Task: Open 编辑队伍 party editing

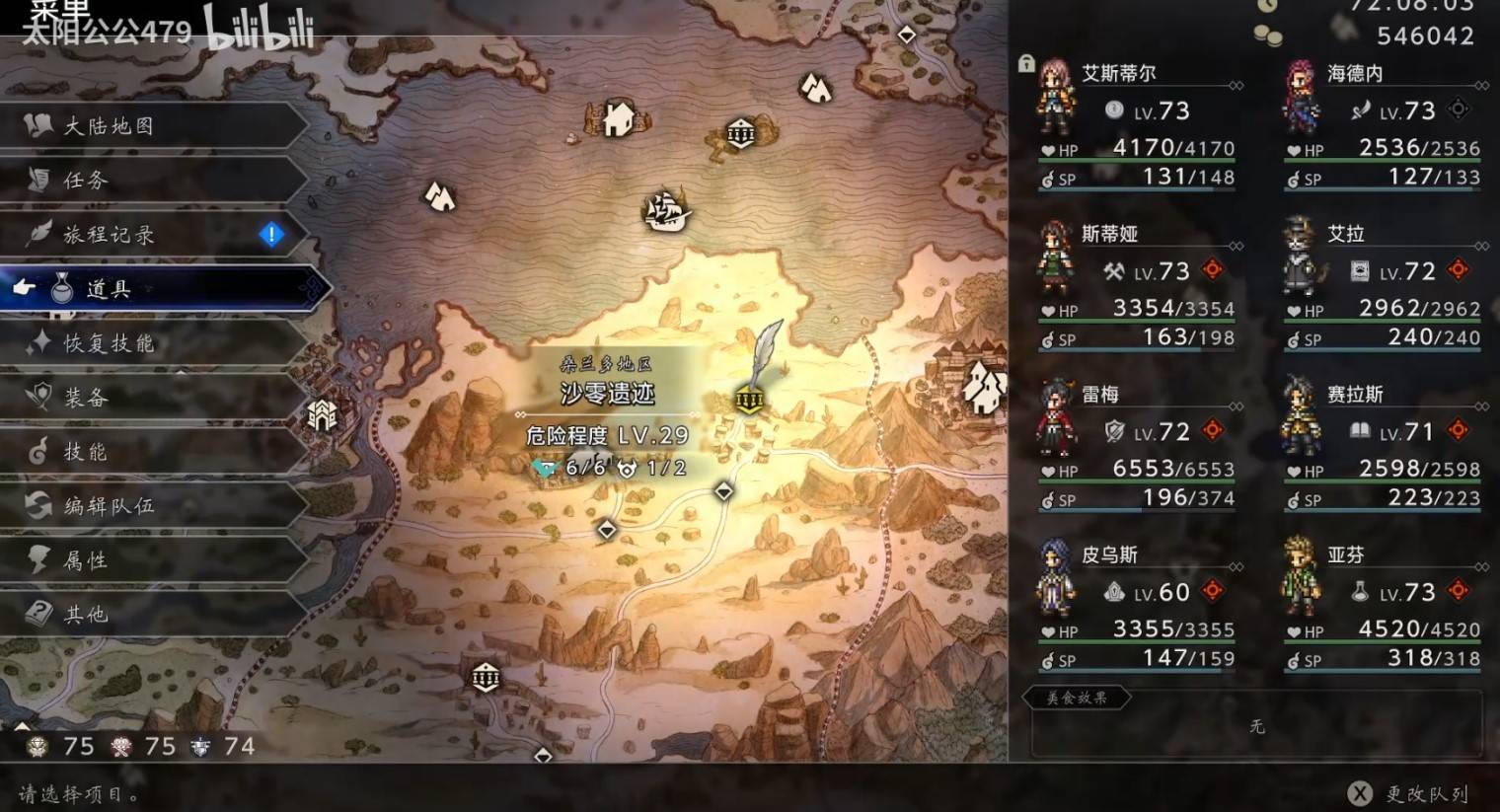Action: click(109, 506)
